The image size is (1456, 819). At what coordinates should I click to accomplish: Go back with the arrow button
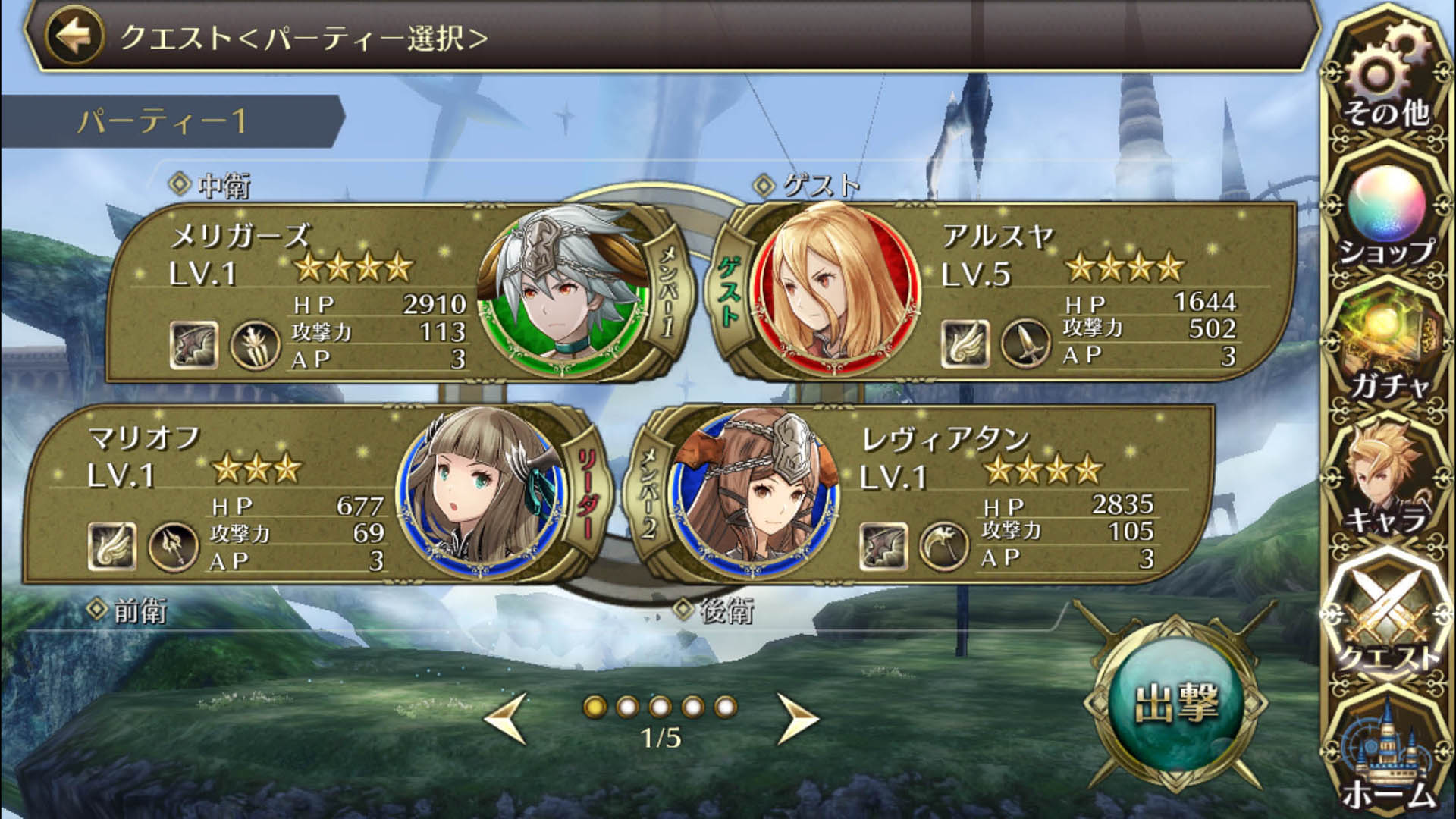click(x=74, y=36)
